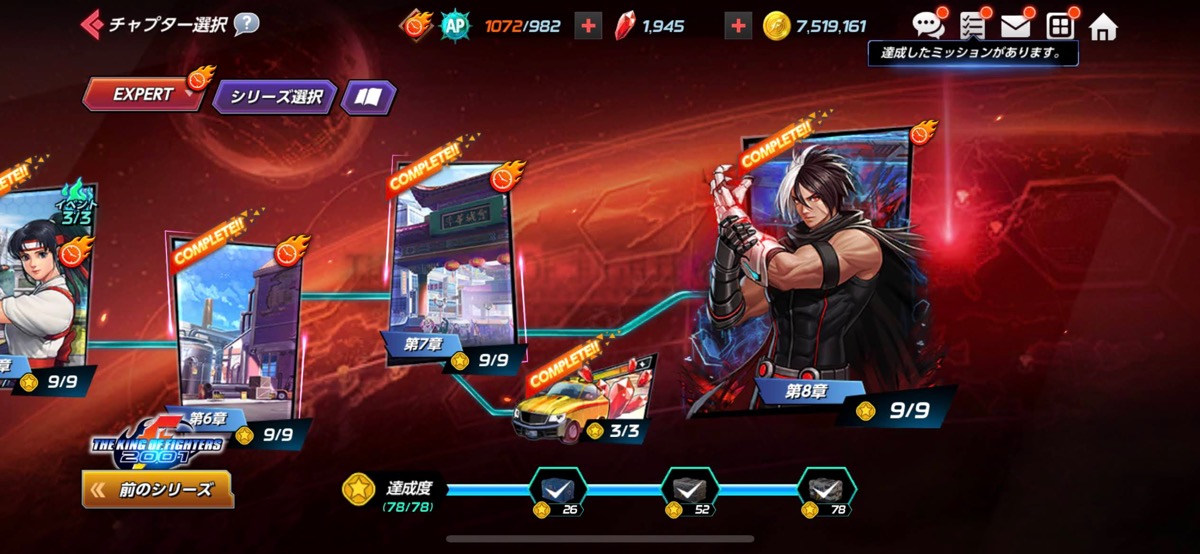Claim the 26-star achievement reward chest
The width and height of the screenshot is (1200, 554).
point(556,489)
